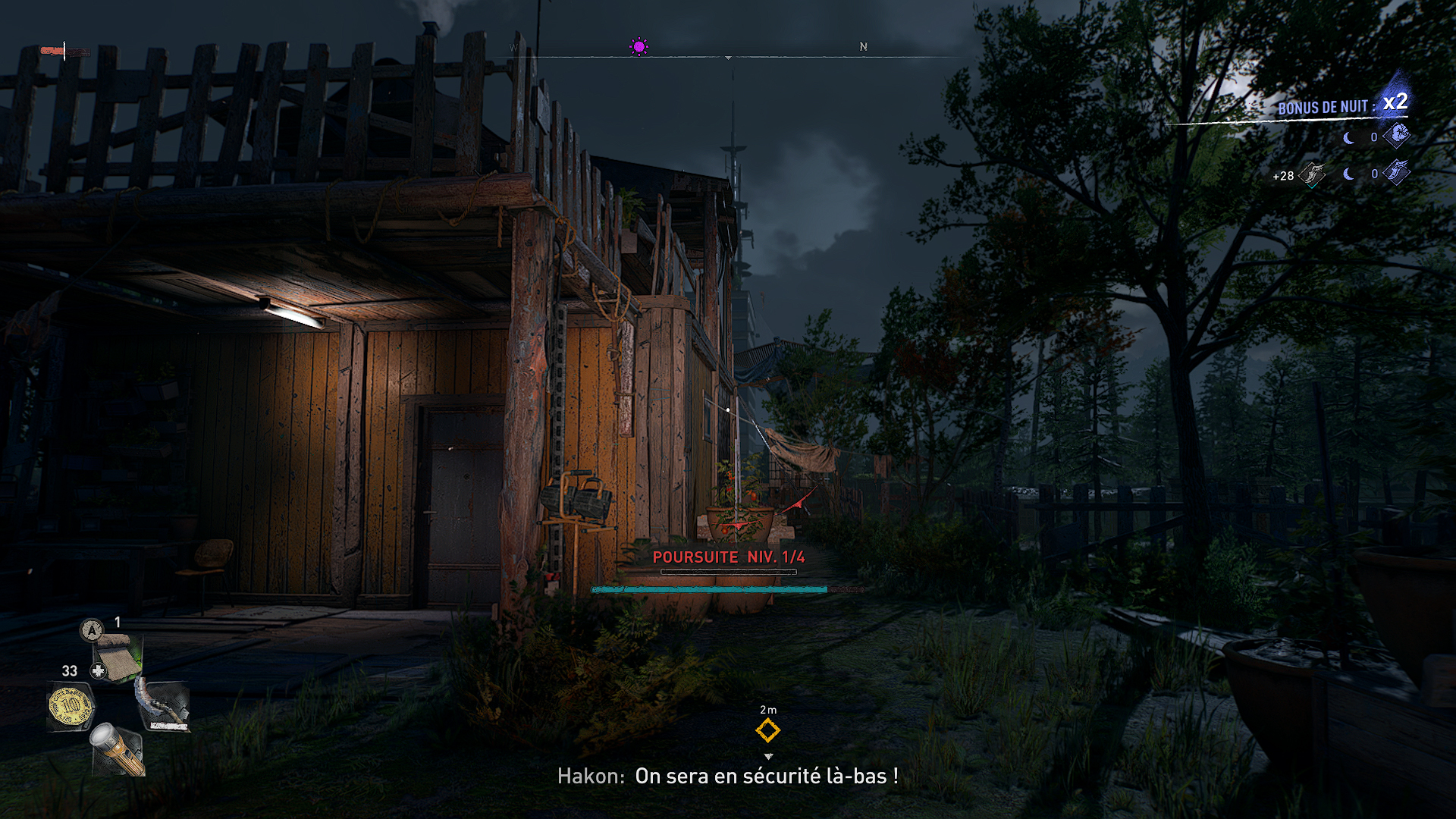The height and width of the screenshot is (819, 1456).
Task: Click the moon toggle beside the parkour counter
Action: (x=1348, y=173)
